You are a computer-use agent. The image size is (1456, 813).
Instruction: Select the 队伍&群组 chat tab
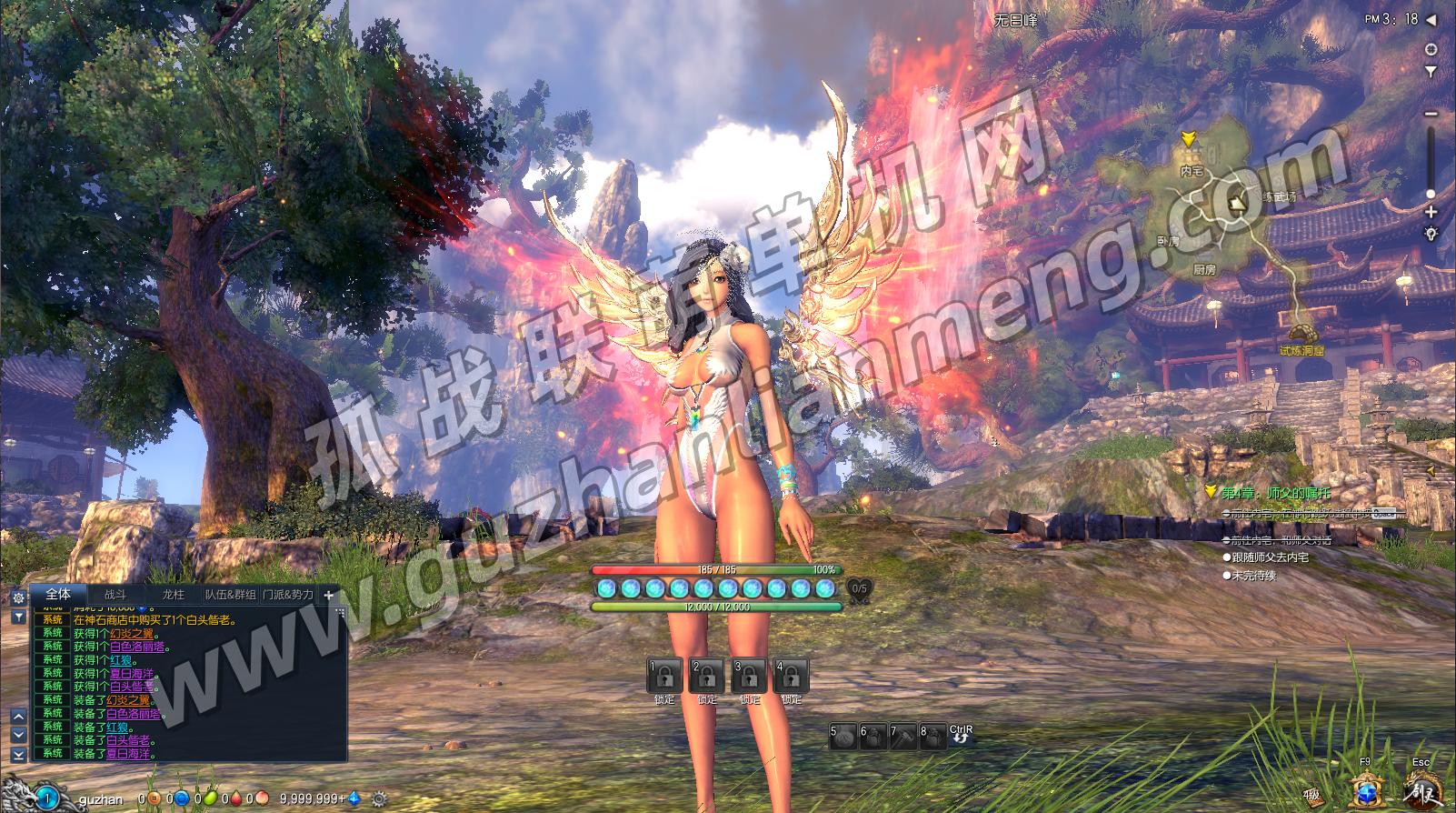click(x=230, y=595)
